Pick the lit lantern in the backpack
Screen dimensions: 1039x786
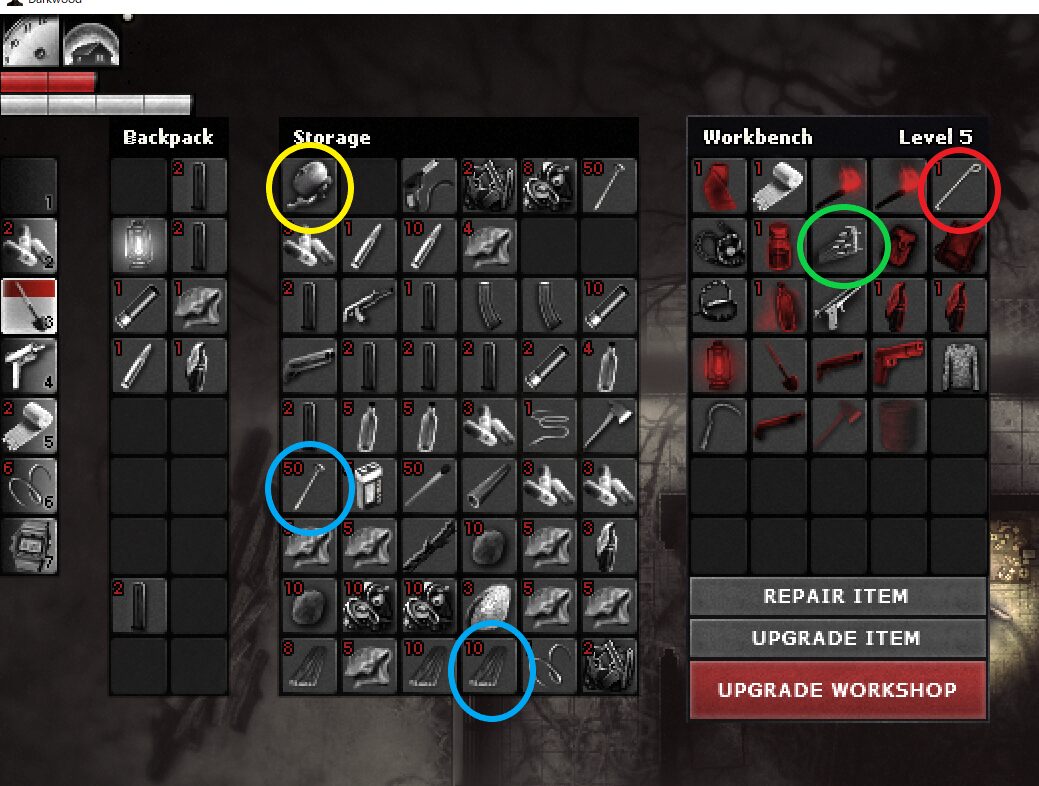(139, 245)
